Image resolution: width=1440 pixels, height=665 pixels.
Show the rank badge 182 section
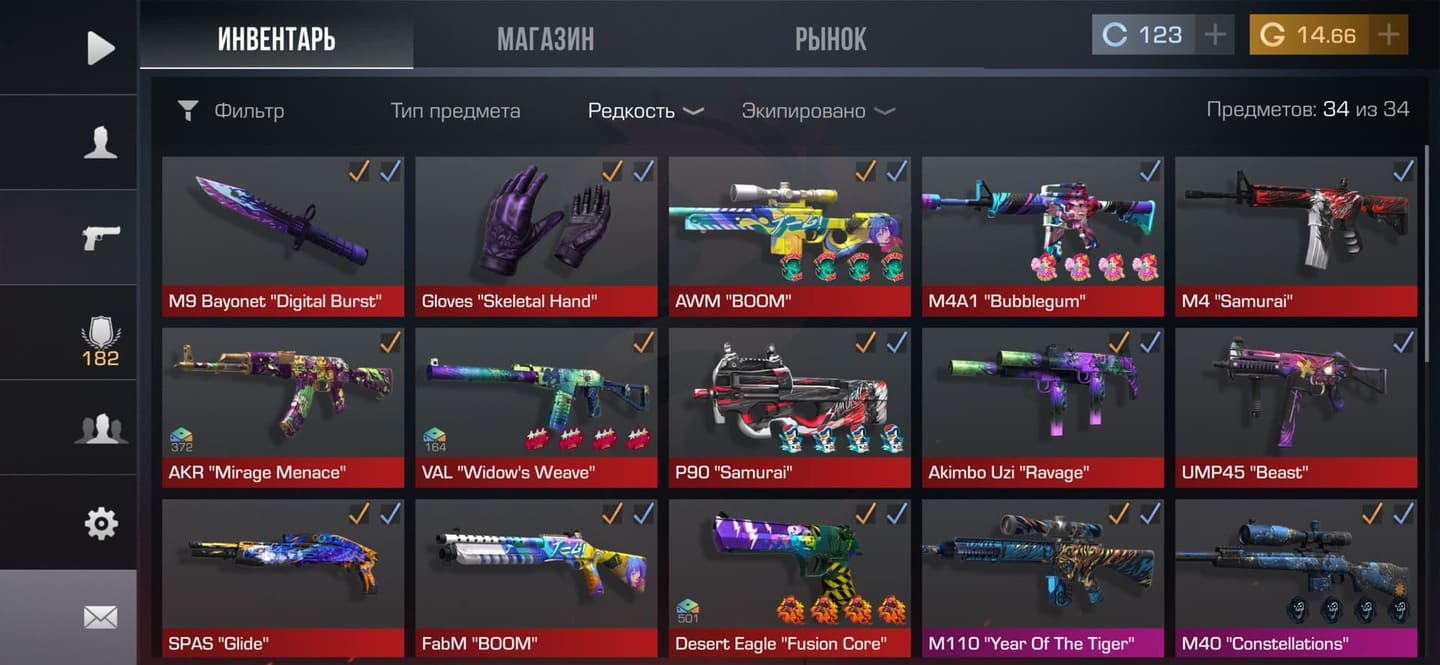100,342
